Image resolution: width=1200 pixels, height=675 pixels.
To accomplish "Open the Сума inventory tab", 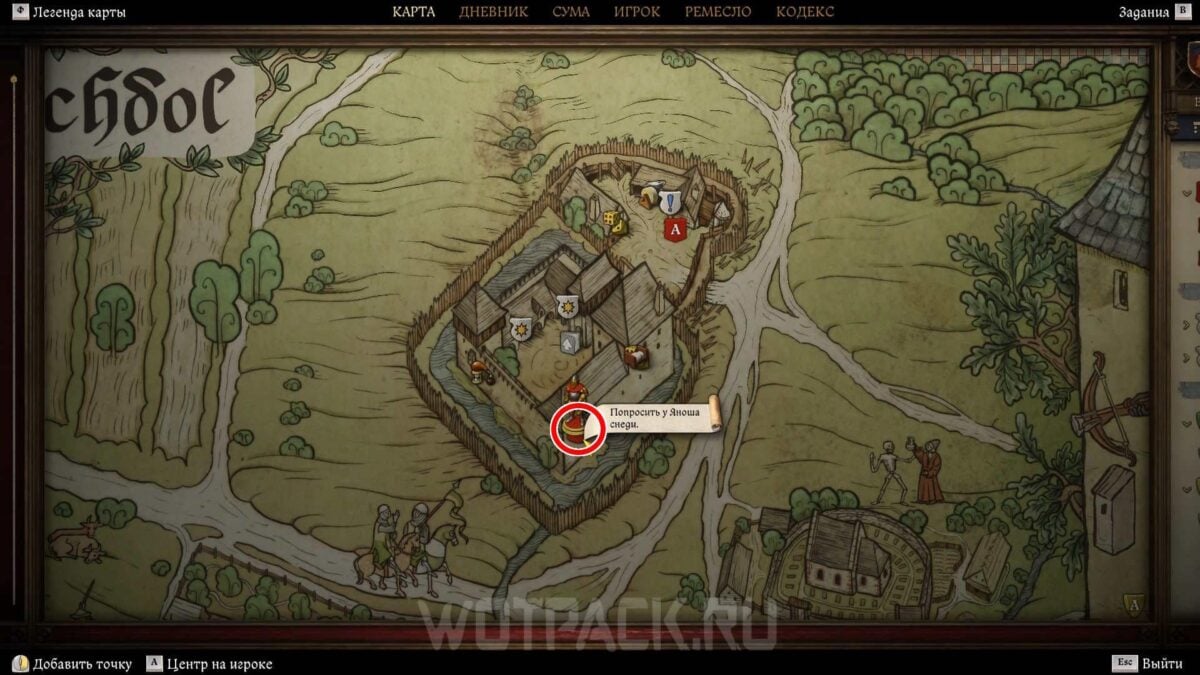I will point(571,12).
